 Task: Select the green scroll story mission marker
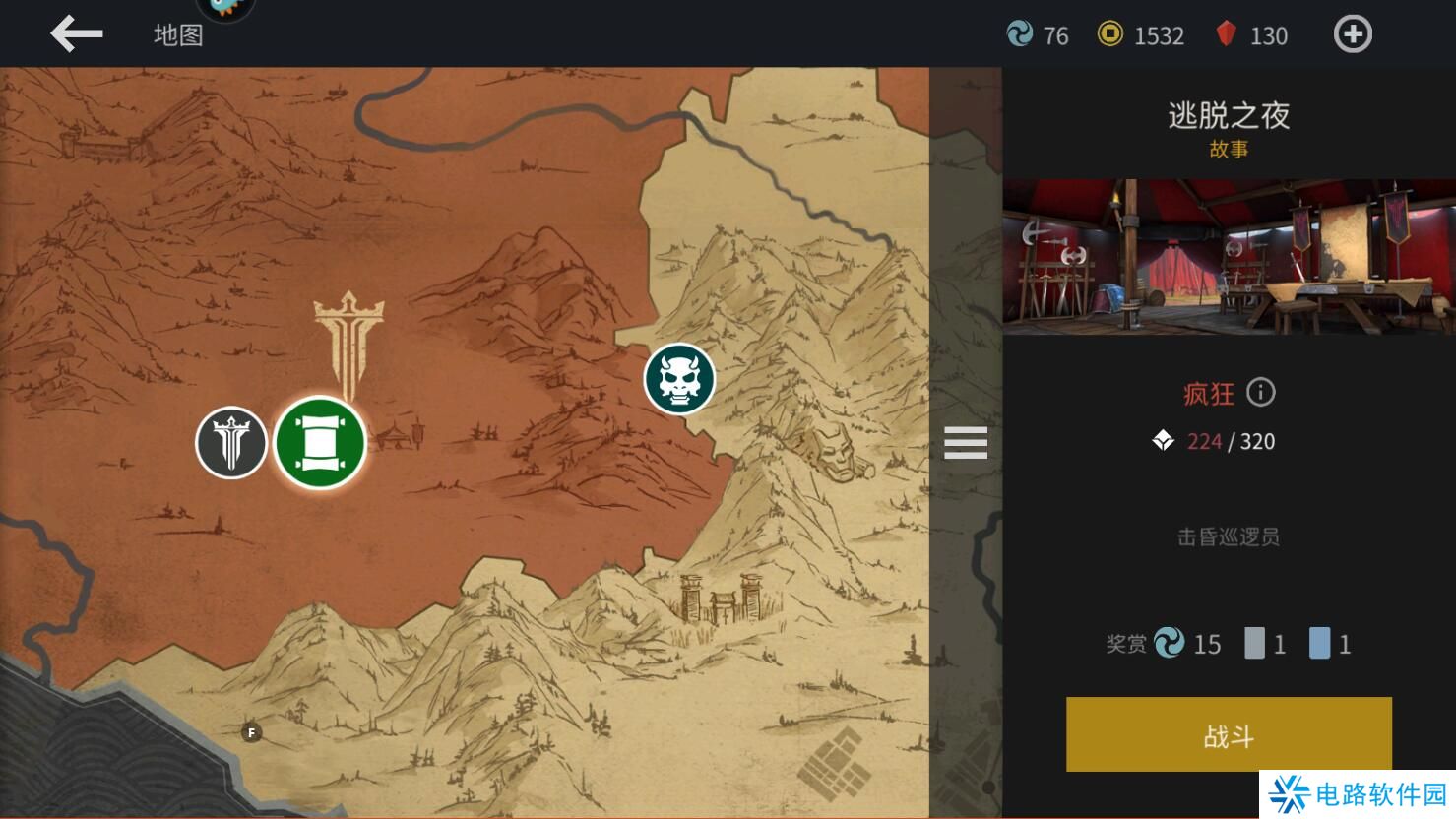(x=320, y=443)
